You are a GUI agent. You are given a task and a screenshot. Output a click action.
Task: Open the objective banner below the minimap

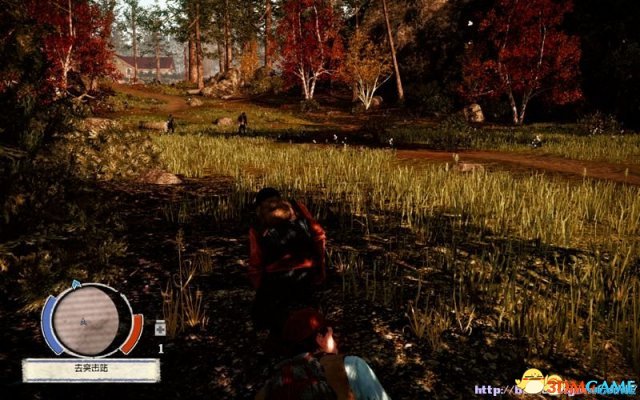[91, 370]
